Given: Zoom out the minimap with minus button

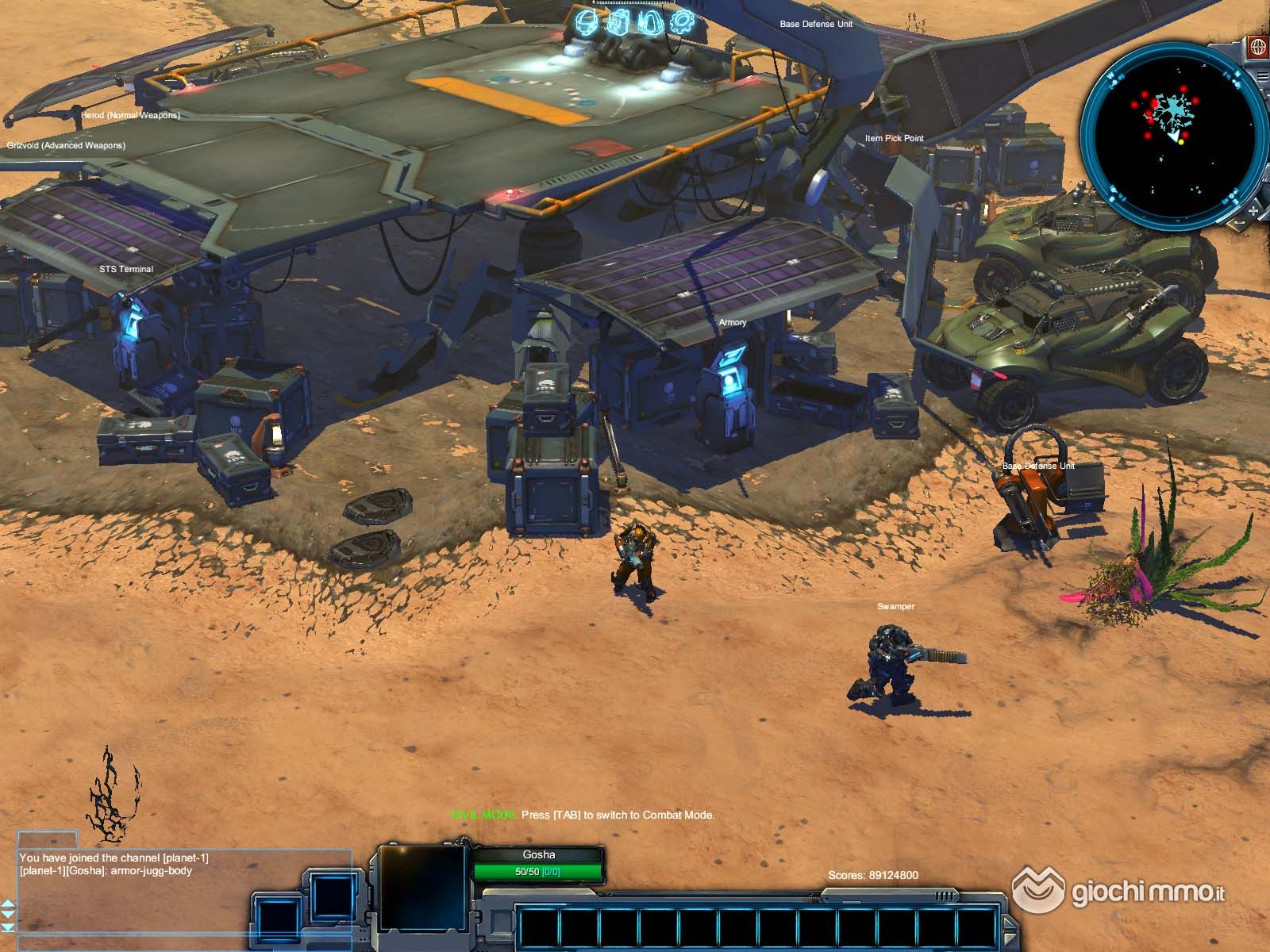Looking at the screenshot, I should pos(1240,223).
